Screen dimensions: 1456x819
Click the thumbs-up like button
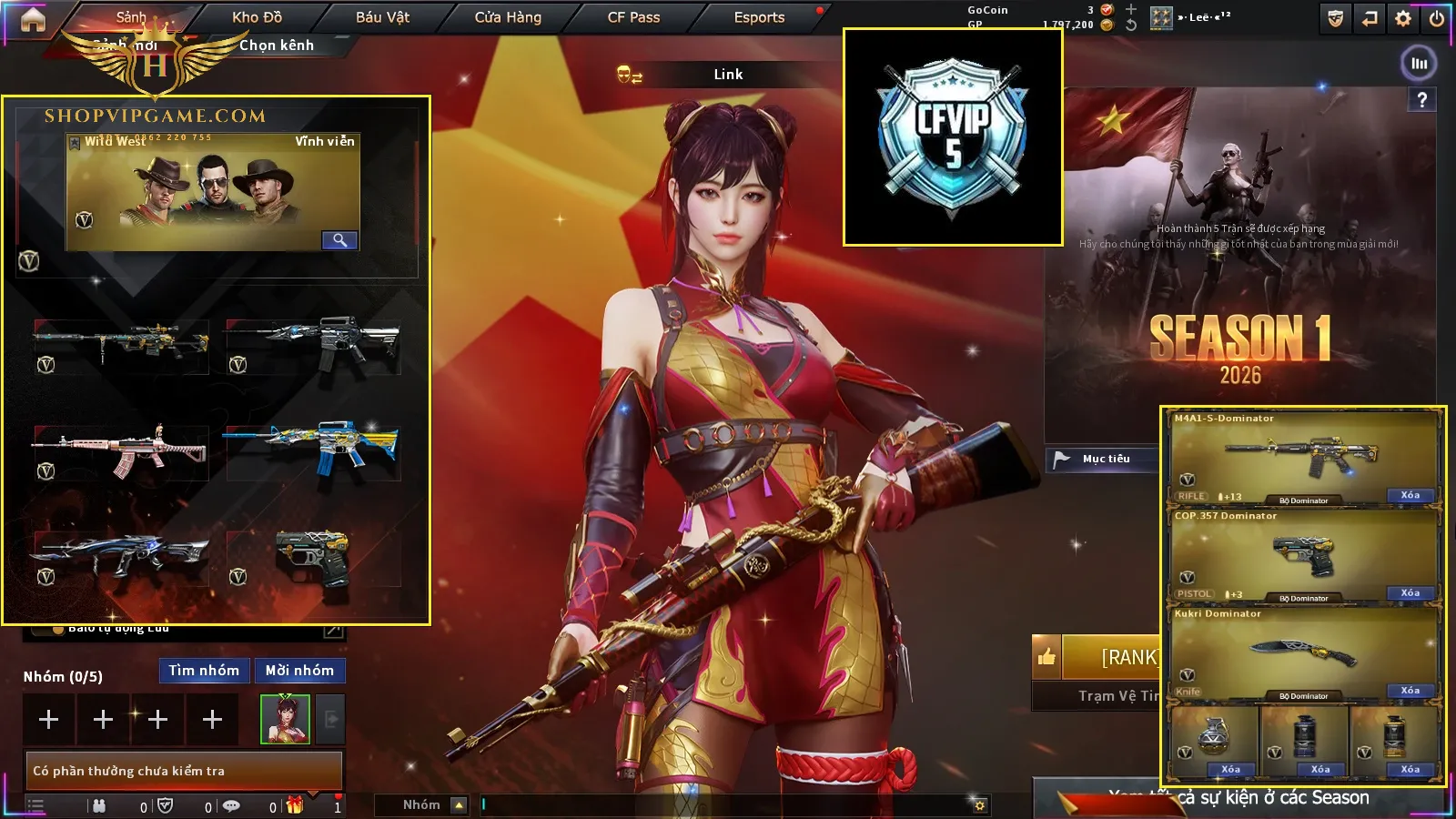tap(1046, 657)
